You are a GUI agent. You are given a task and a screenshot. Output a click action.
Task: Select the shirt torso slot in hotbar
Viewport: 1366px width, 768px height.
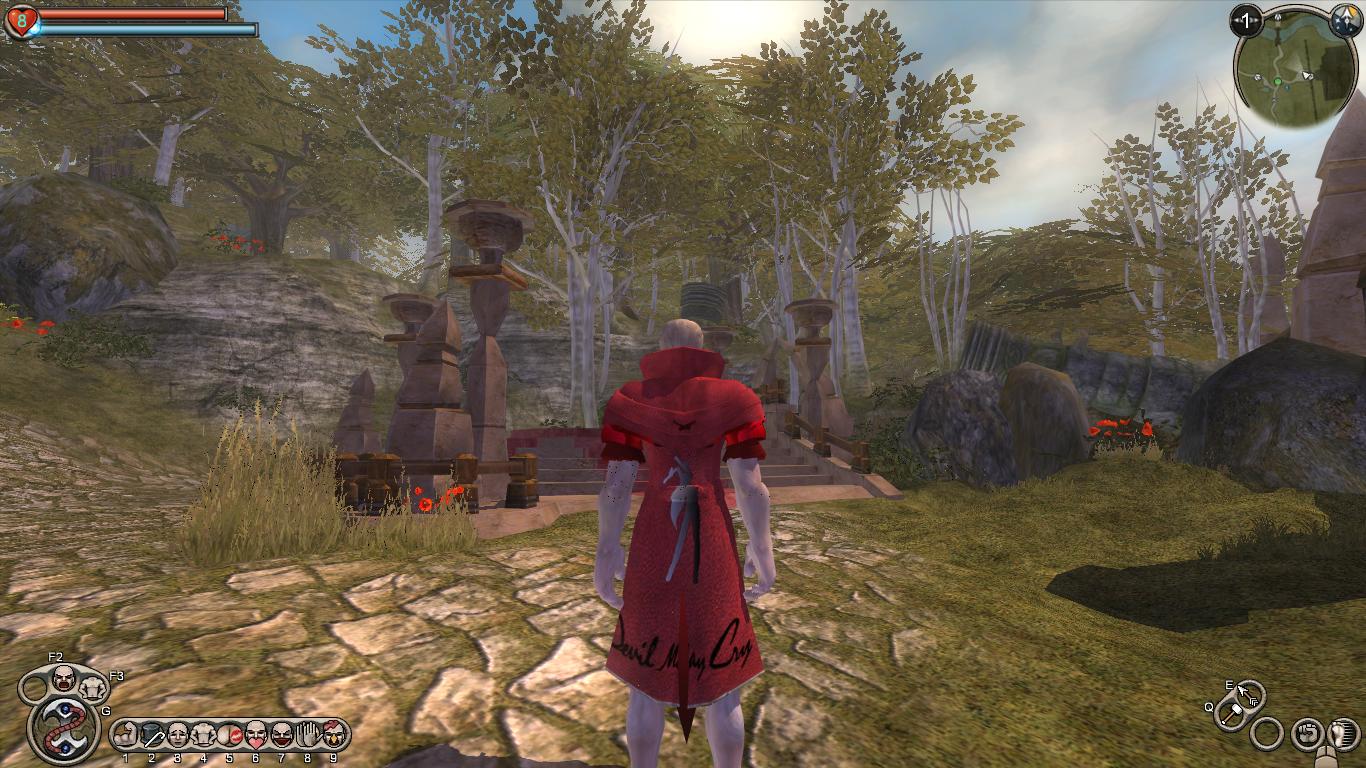pyautogui.click(x=204, y=736)
